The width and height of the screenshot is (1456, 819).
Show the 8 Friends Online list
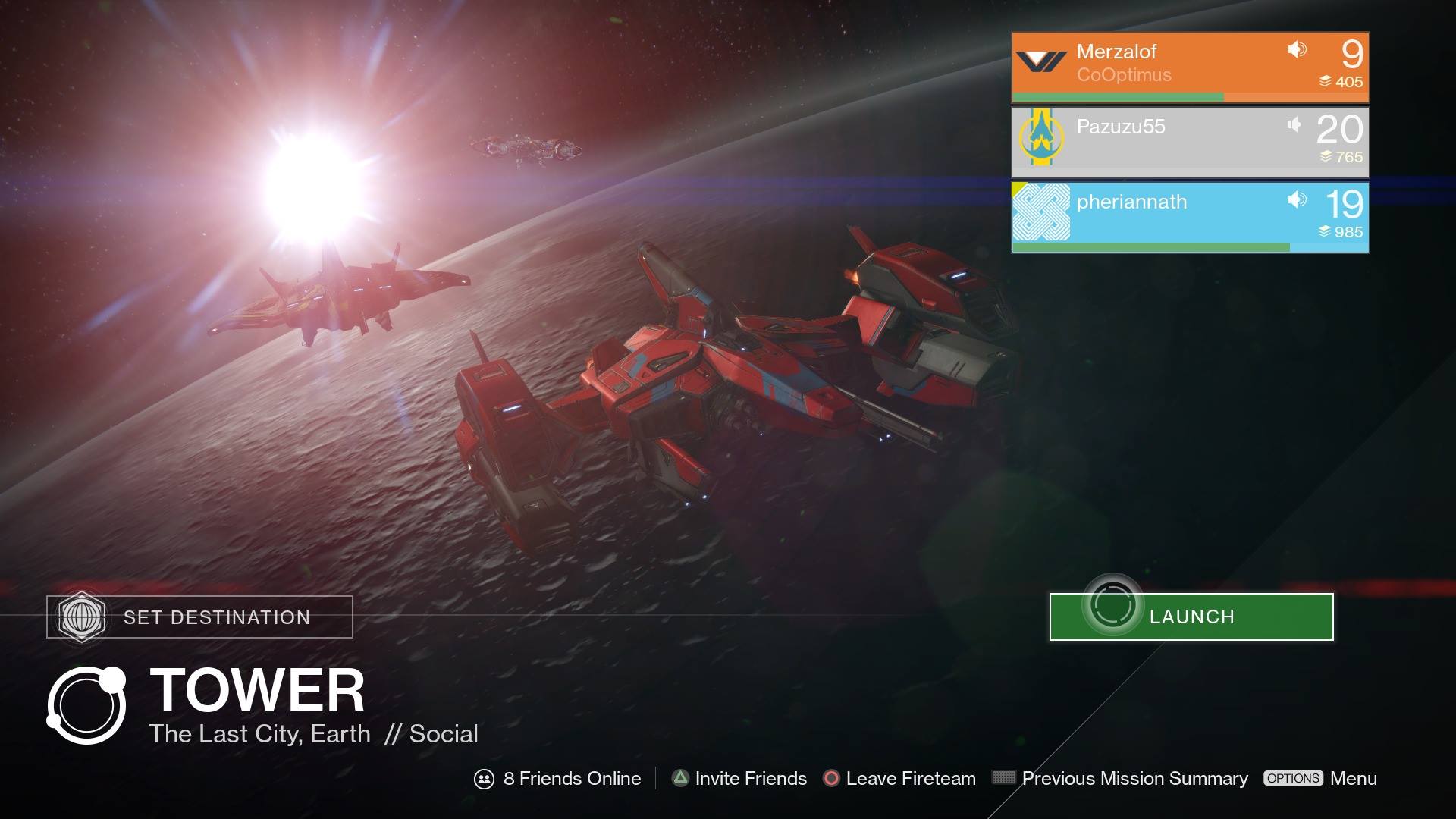[x=557, y=778]
